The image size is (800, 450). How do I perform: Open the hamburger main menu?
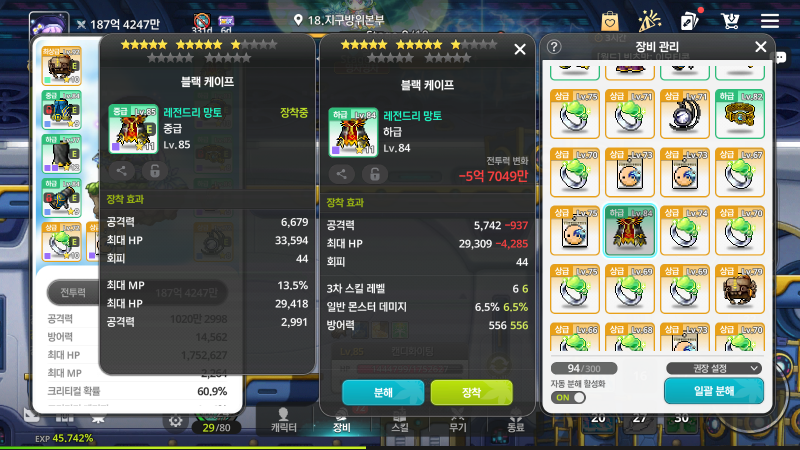click(x=769, y=20)
